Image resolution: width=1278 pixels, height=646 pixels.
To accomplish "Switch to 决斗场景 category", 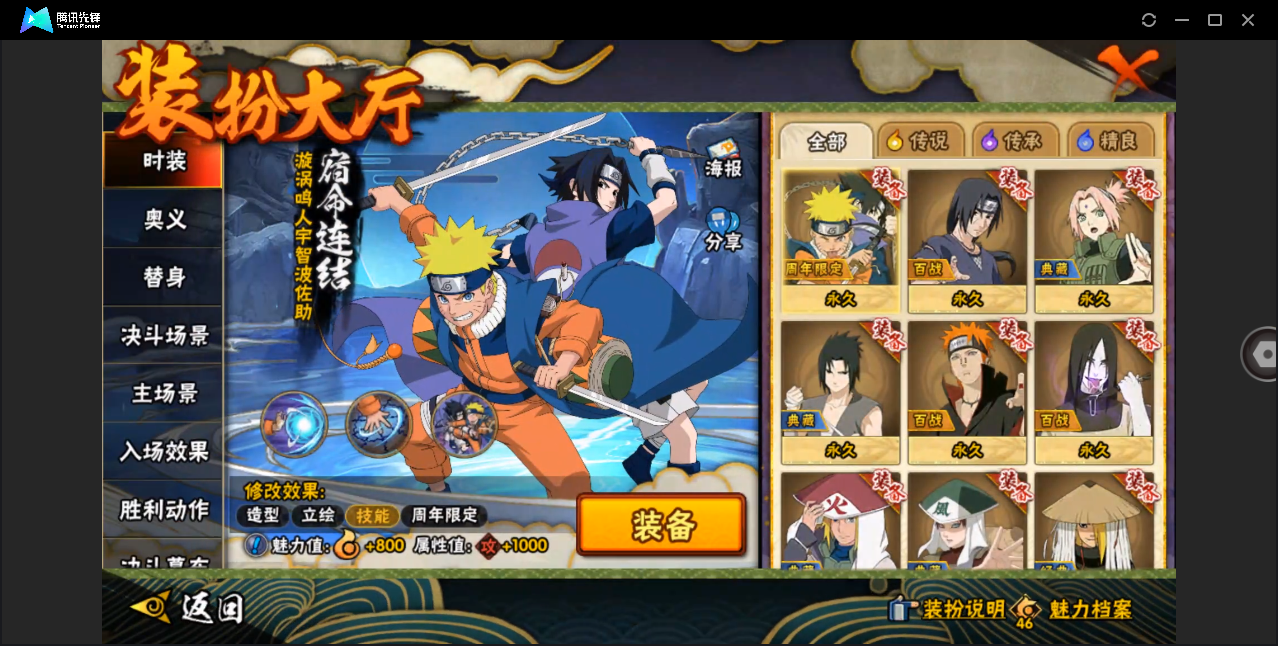I will 163,335.
